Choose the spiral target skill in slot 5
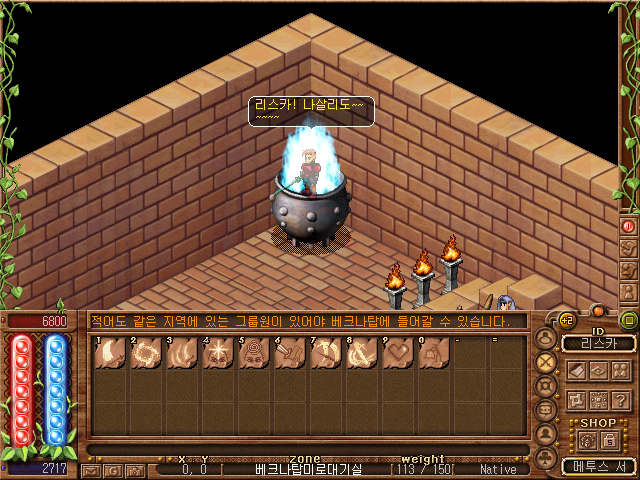 (252, 356)
